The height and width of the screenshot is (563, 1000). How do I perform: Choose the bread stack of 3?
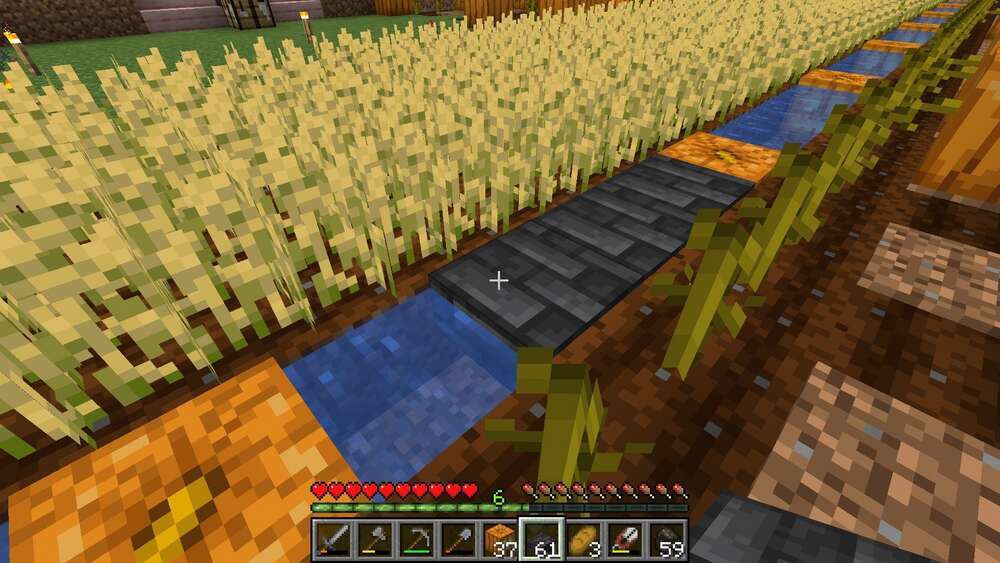[x=584, y=539]
